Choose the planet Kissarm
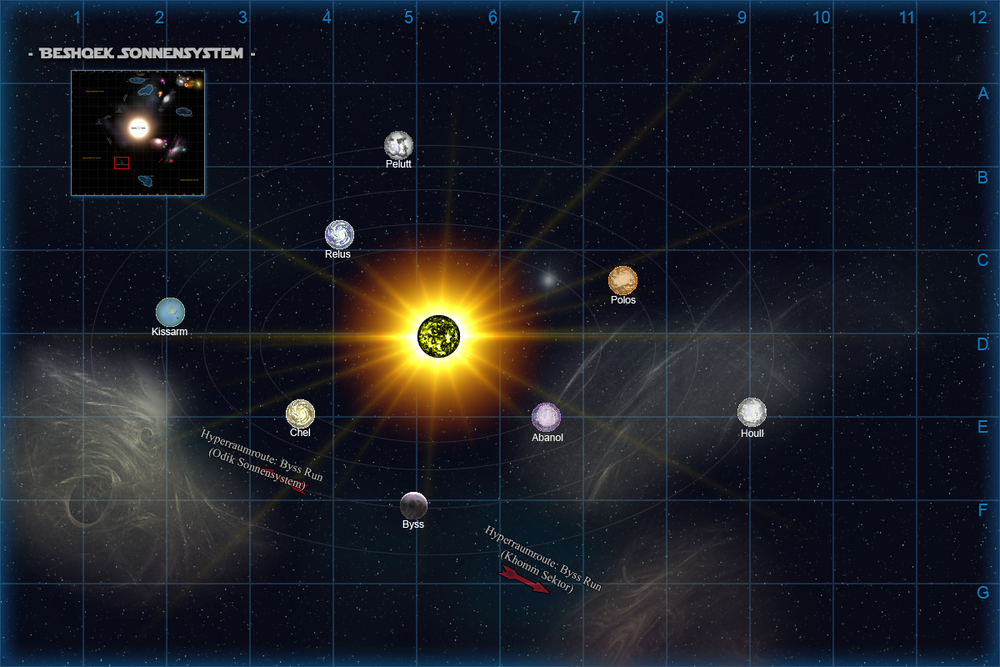Image resolution: width=1000 pixels, height=667 pixels. (x=170, y=312)
